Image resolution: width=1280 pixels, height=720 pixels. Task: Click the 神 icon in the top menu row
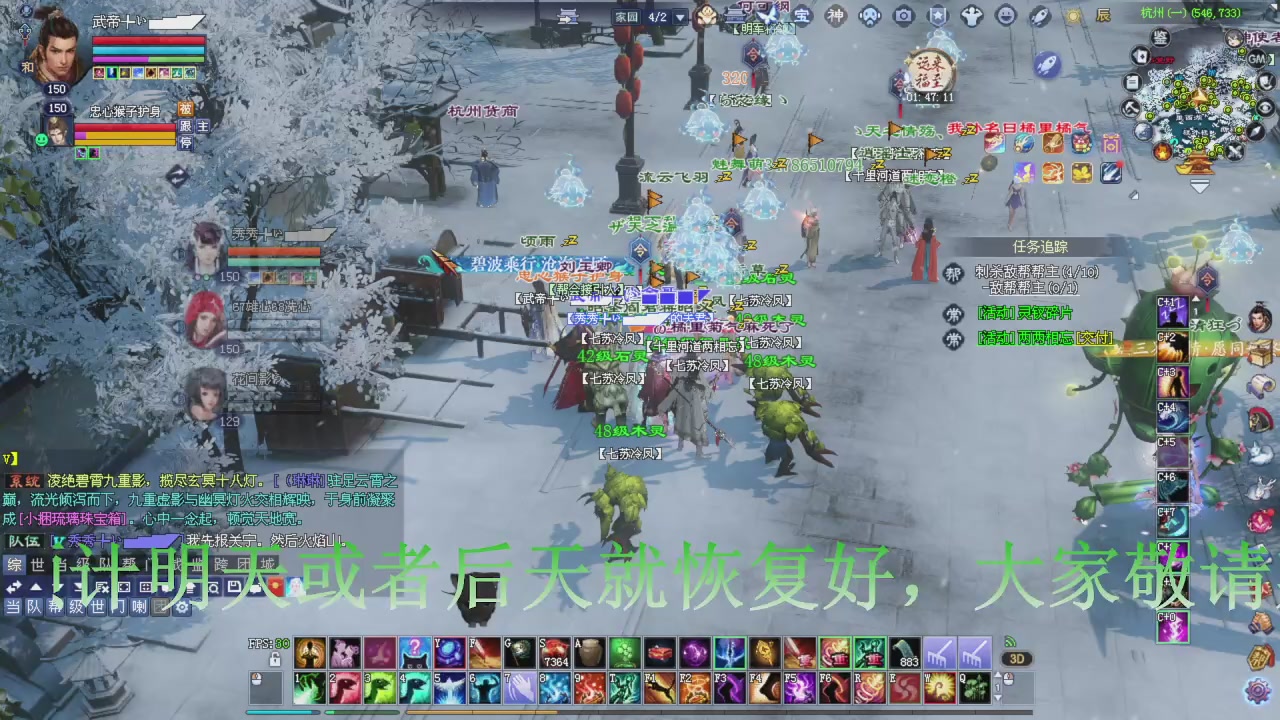click(x=834, y=16)
